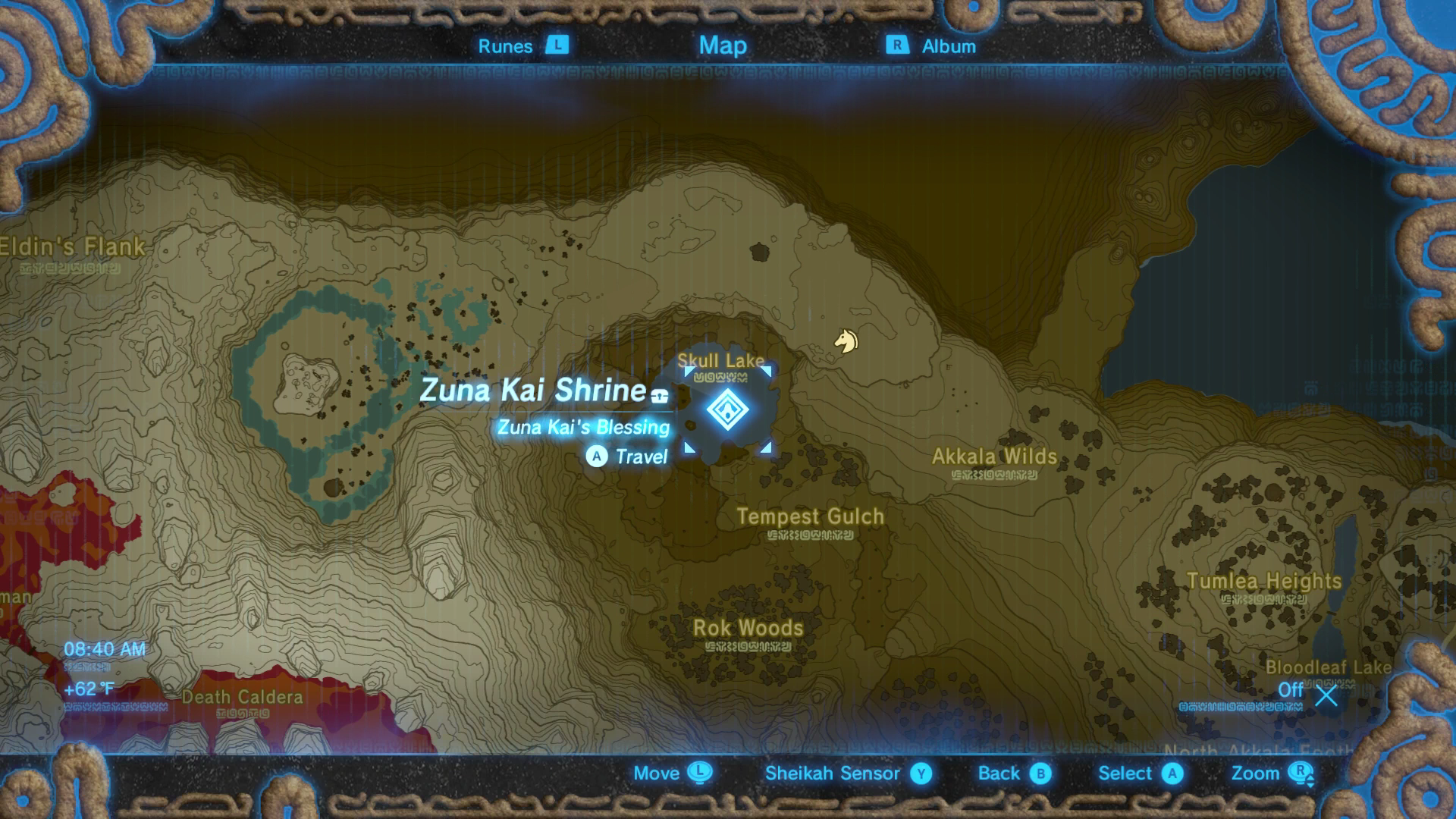Click the Select A option in bottom bar
The image size is (1456, 819).
1129,773
